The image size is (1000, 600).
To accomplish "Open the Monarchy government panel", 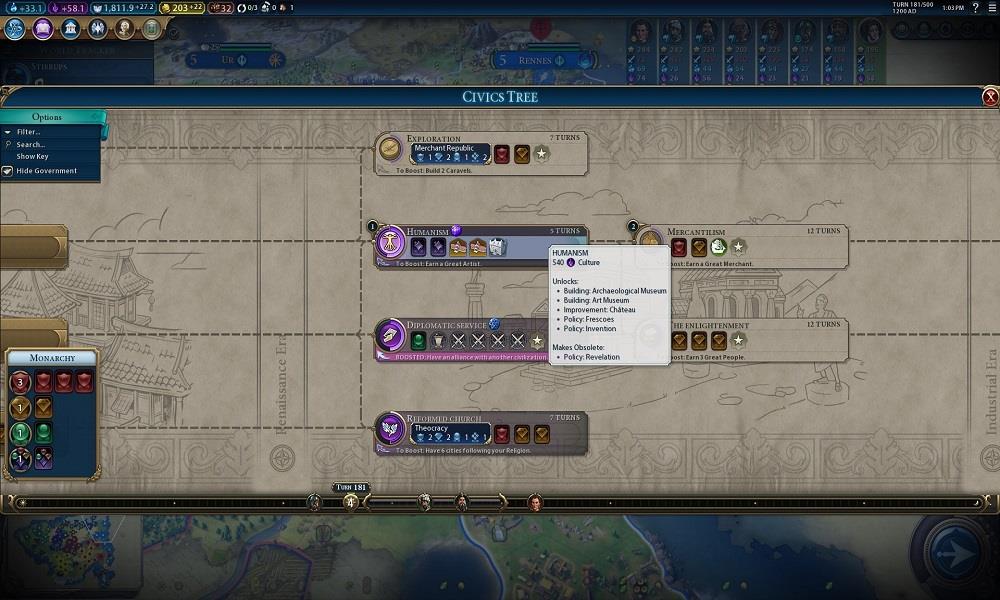I will tap(52, 358).
